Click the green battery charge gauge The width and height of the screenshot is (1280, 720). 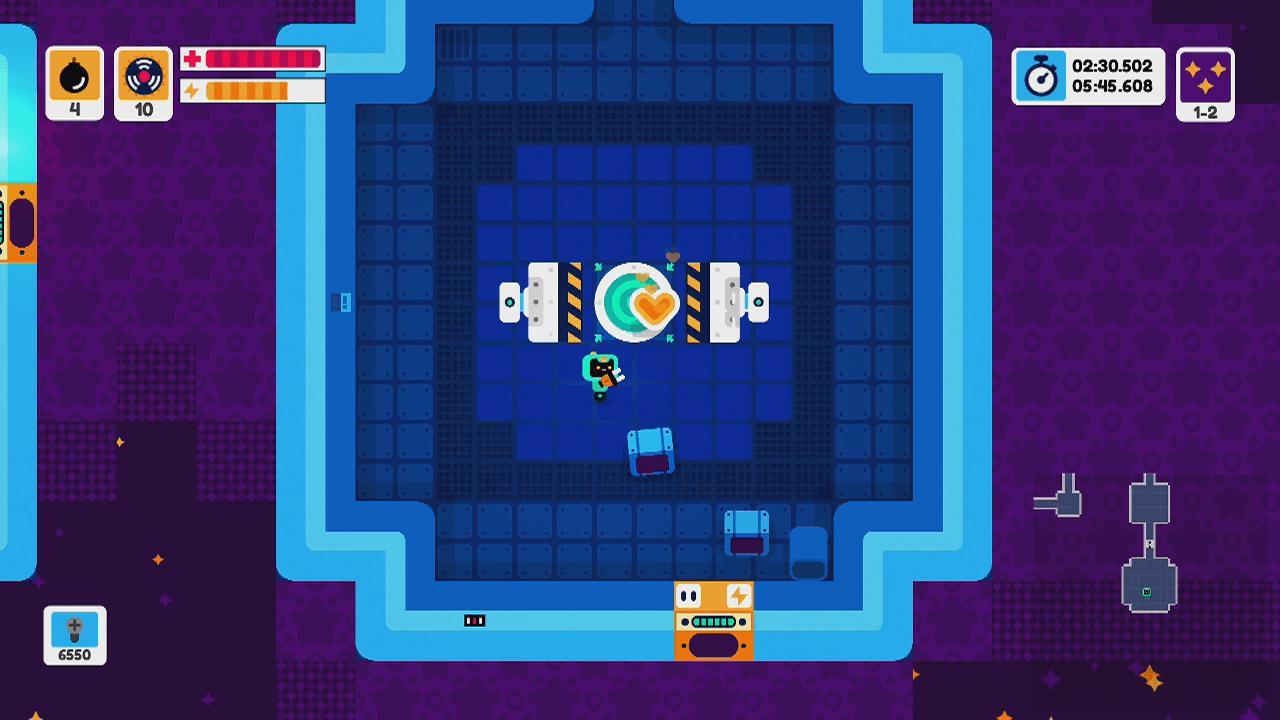[714, 622]
